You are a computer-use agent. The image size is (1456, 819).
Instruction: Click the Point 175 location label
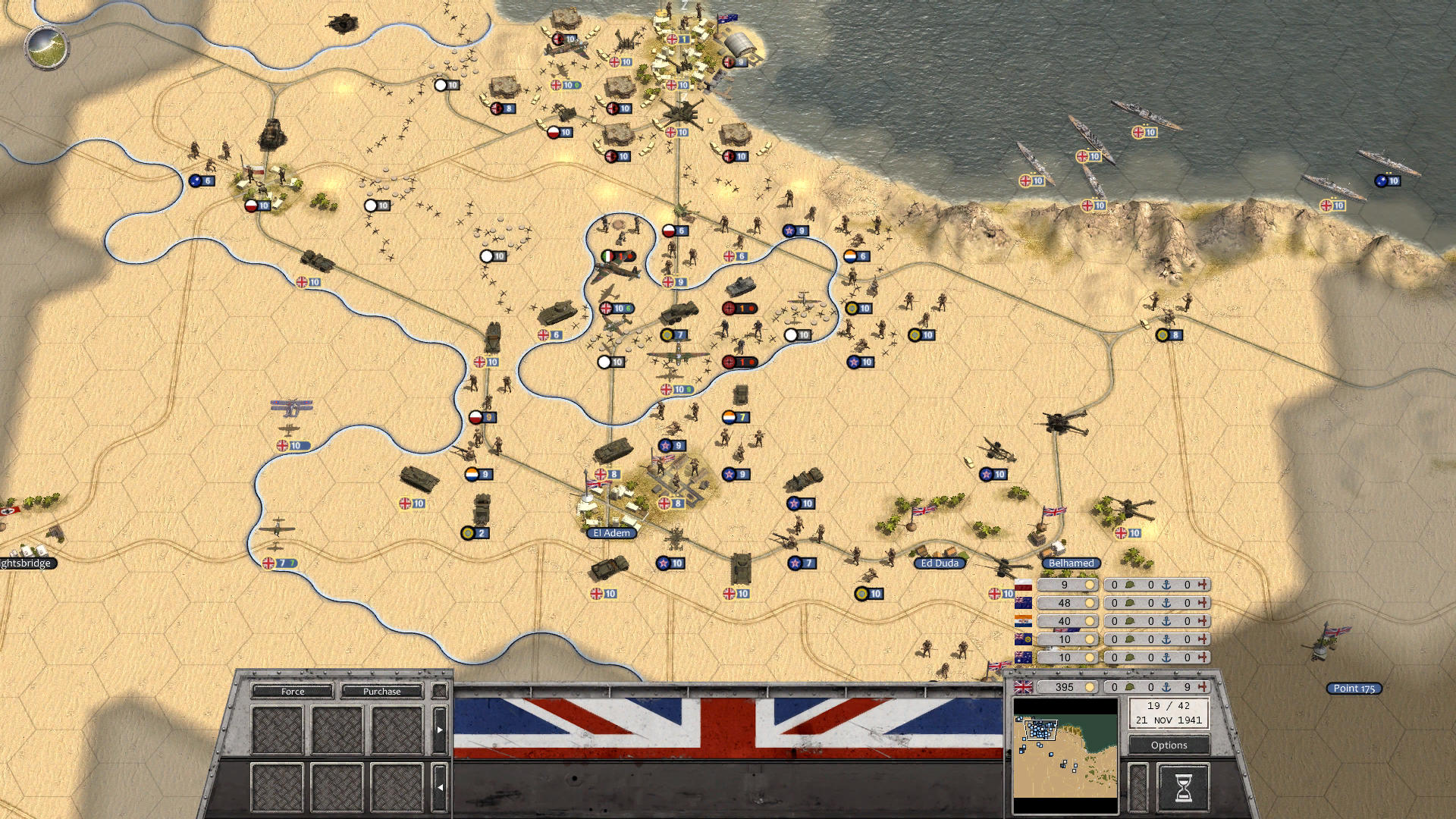[x=1354, y=688]
